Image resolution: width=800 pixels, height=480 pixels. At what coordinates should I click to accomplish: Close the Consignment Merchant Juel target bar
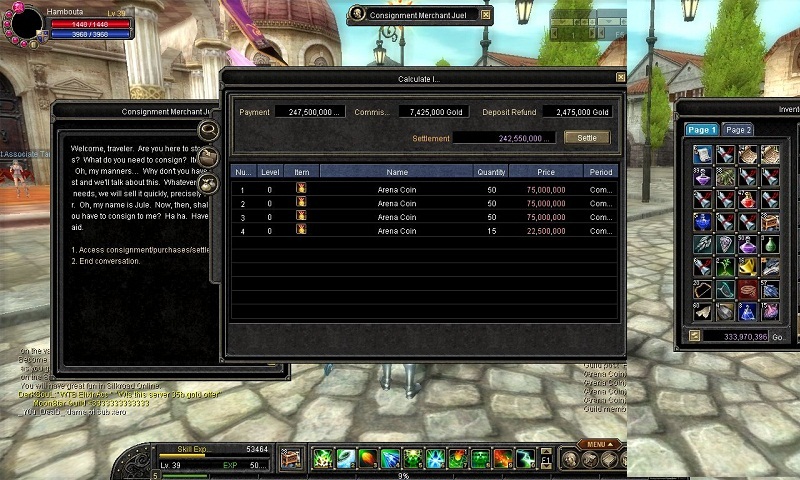pos(486,15)
